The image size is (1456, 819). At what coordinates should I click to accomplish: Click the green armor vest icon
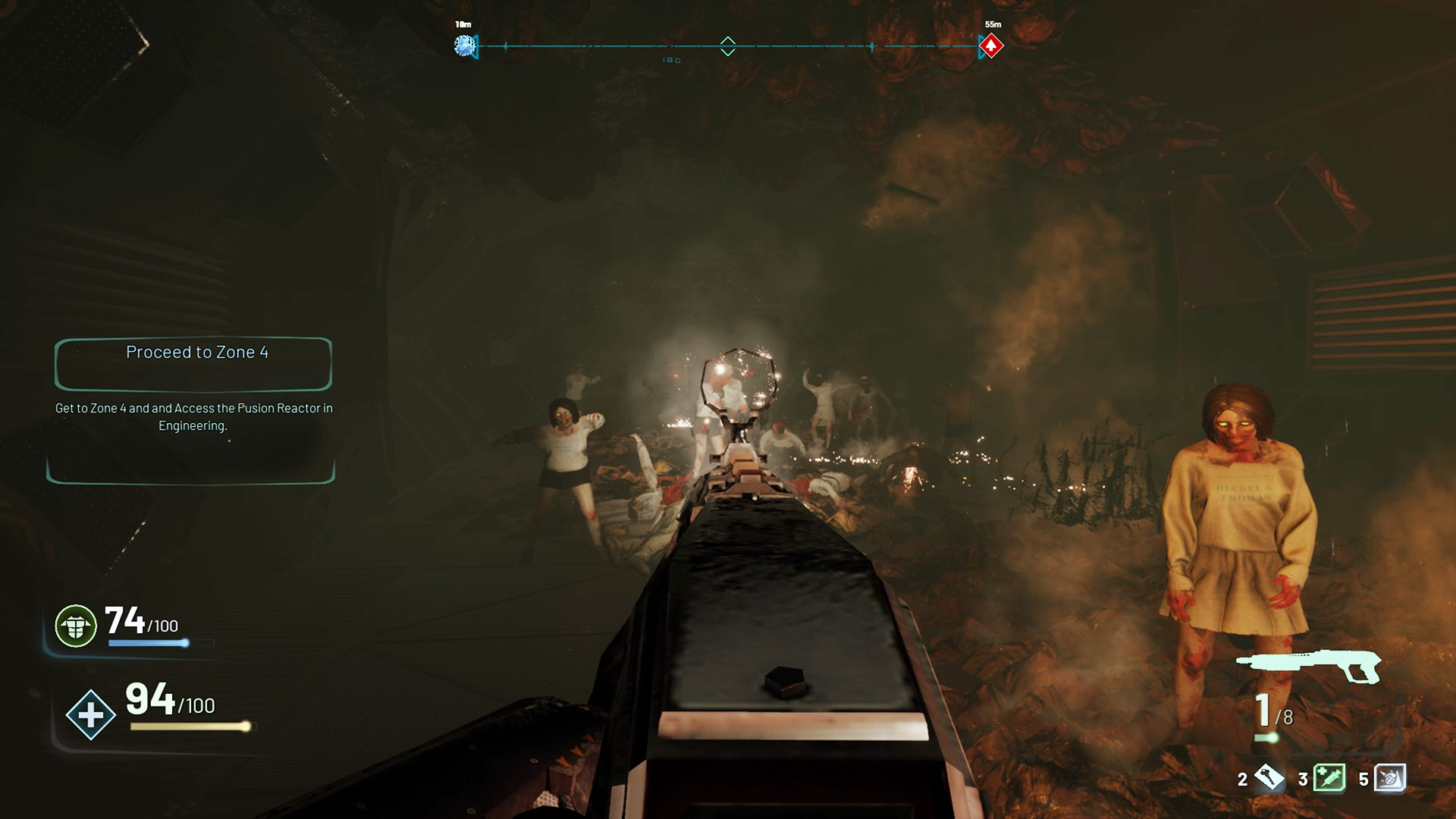[76, 626]
